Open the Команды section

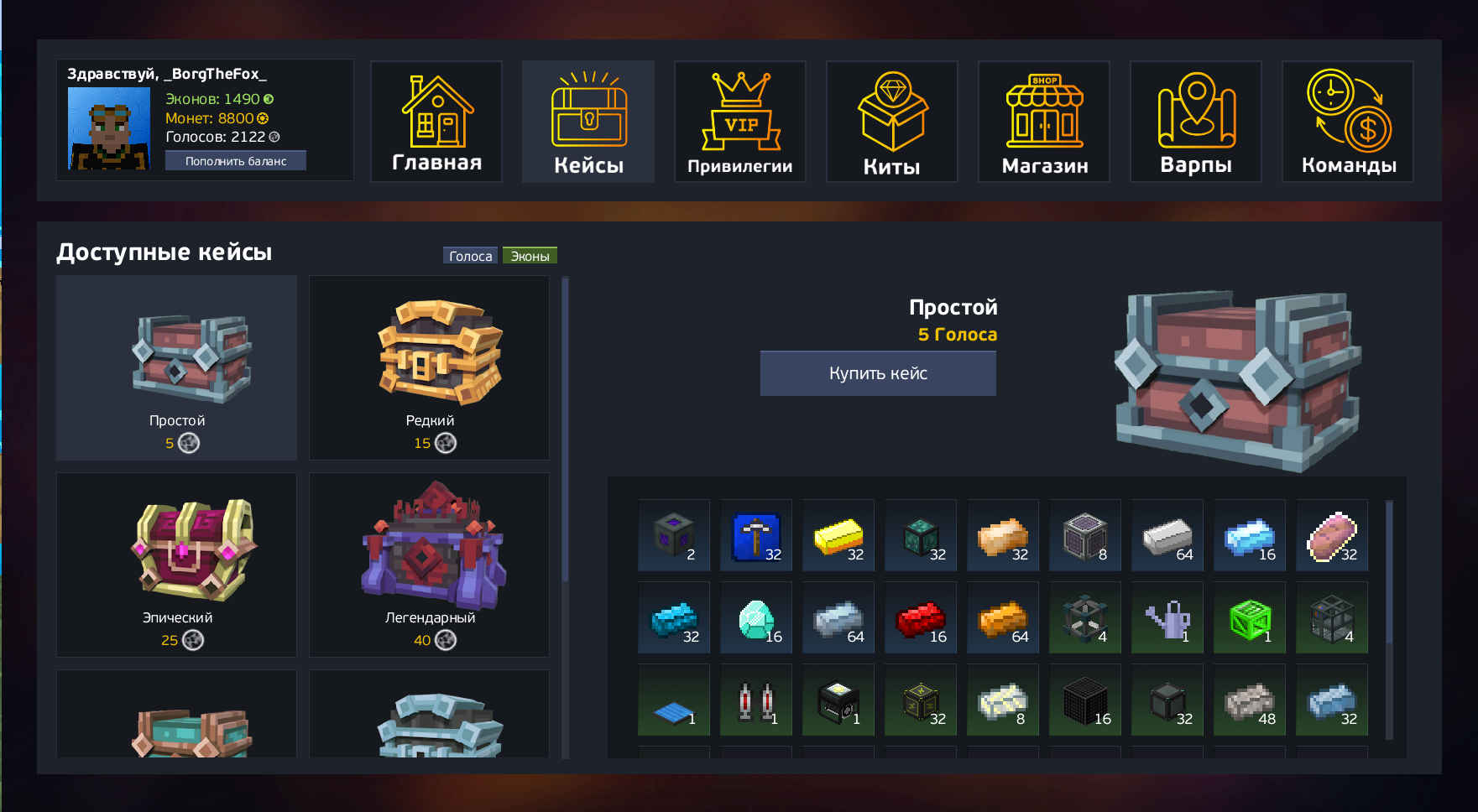(1348, 122)
